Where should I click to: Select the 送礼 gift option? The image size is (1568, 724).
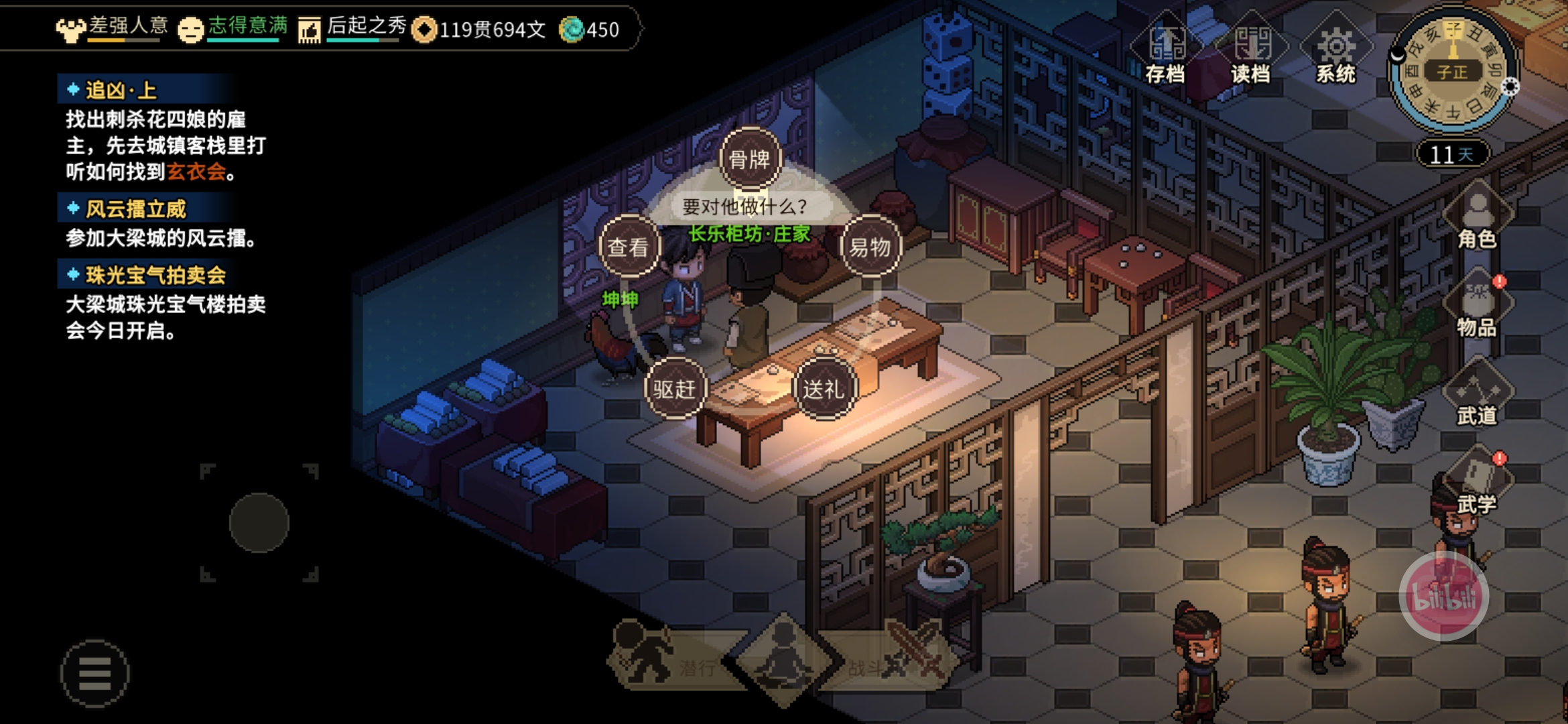pos(824,389)
